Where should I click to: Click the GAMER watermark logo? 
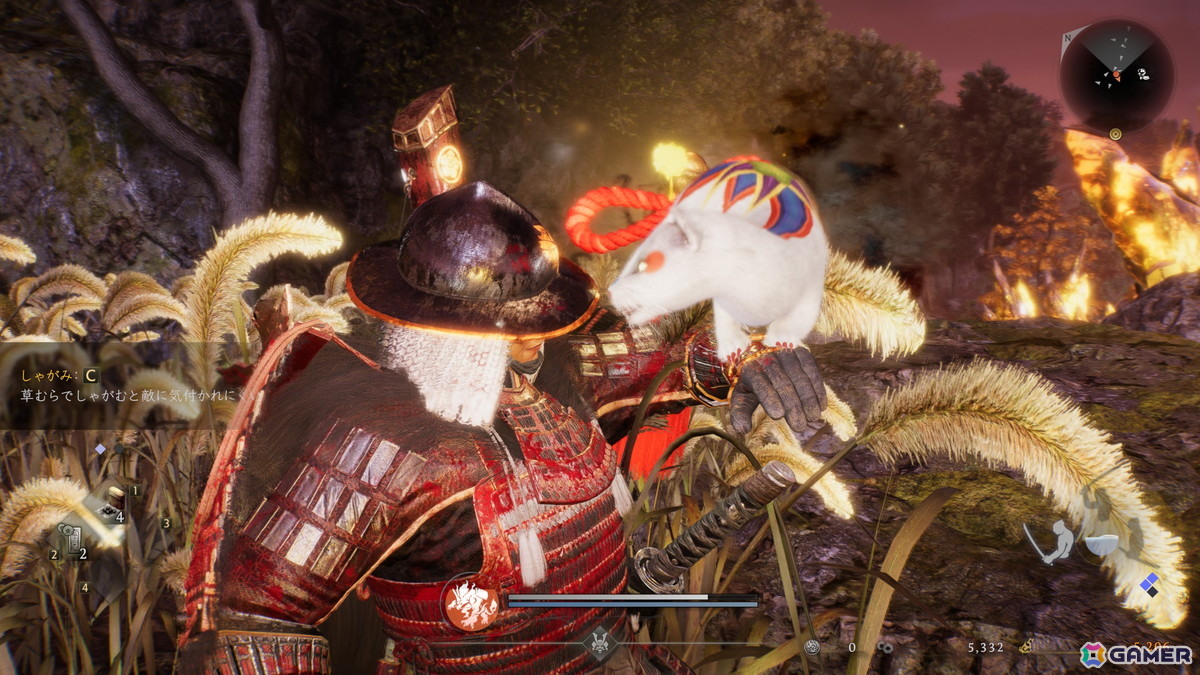1136,653
